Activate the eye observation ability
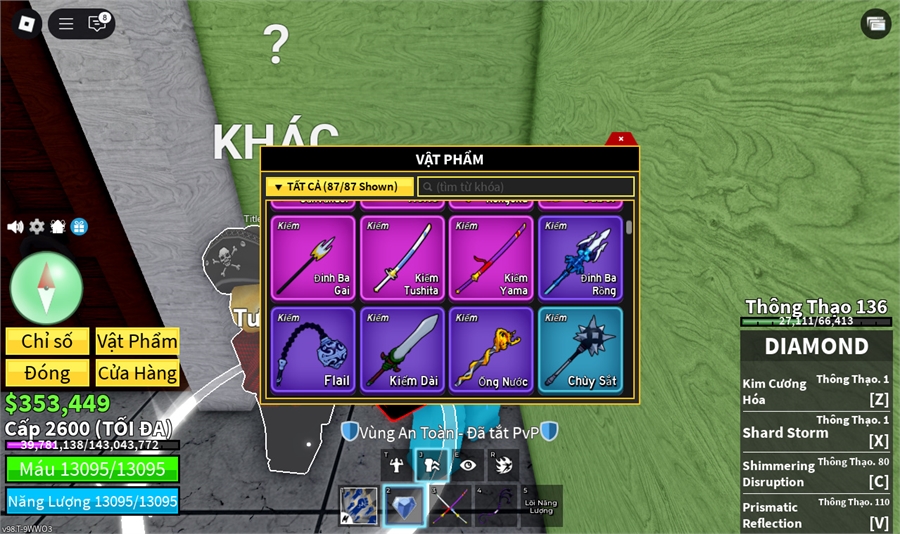 click(x=468, y=465)
